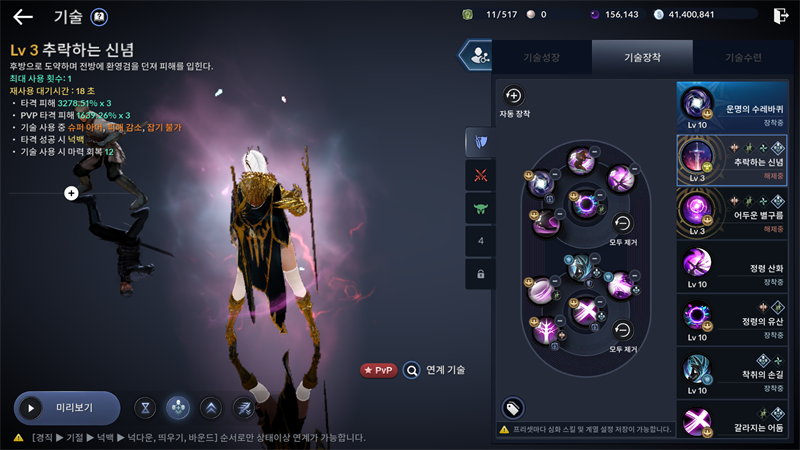800x450 pixels.
Task: Select the locked preset slot with padlock
Action: (480, 273)
